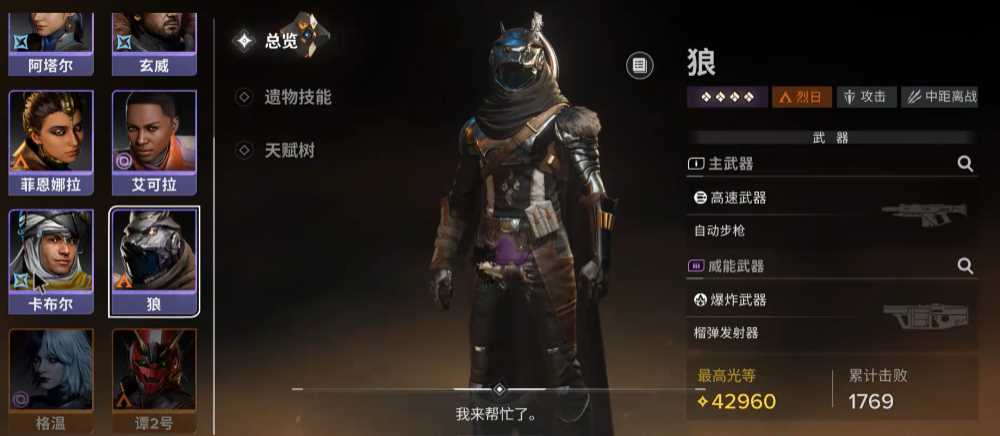The height and width of the screenshot is (436, 1000).
Task: Select the 榴弹发射器 power weapon entry
Action: click(830, 317)
